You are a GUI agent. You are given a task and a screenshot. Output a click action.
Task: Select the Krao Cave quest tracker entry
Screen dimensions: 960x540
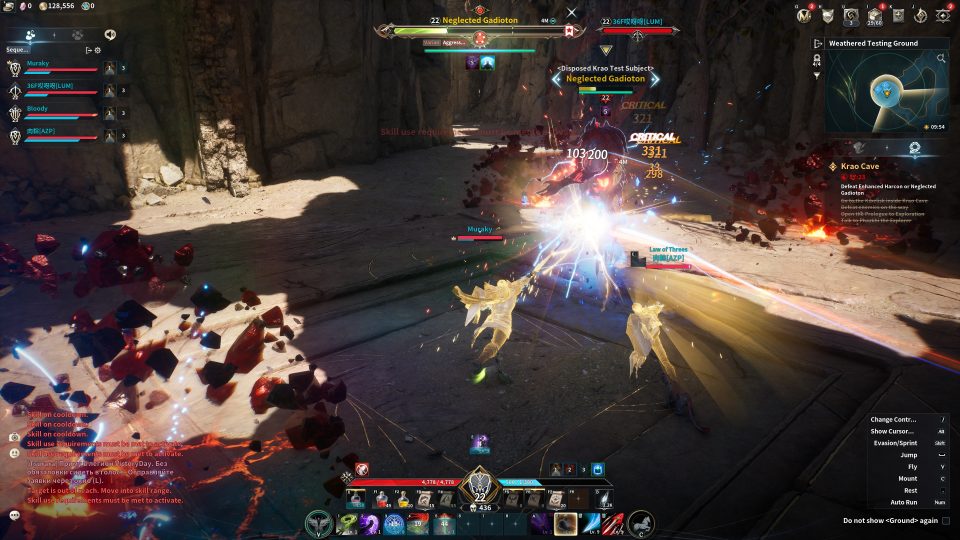(x=860, y=164)
